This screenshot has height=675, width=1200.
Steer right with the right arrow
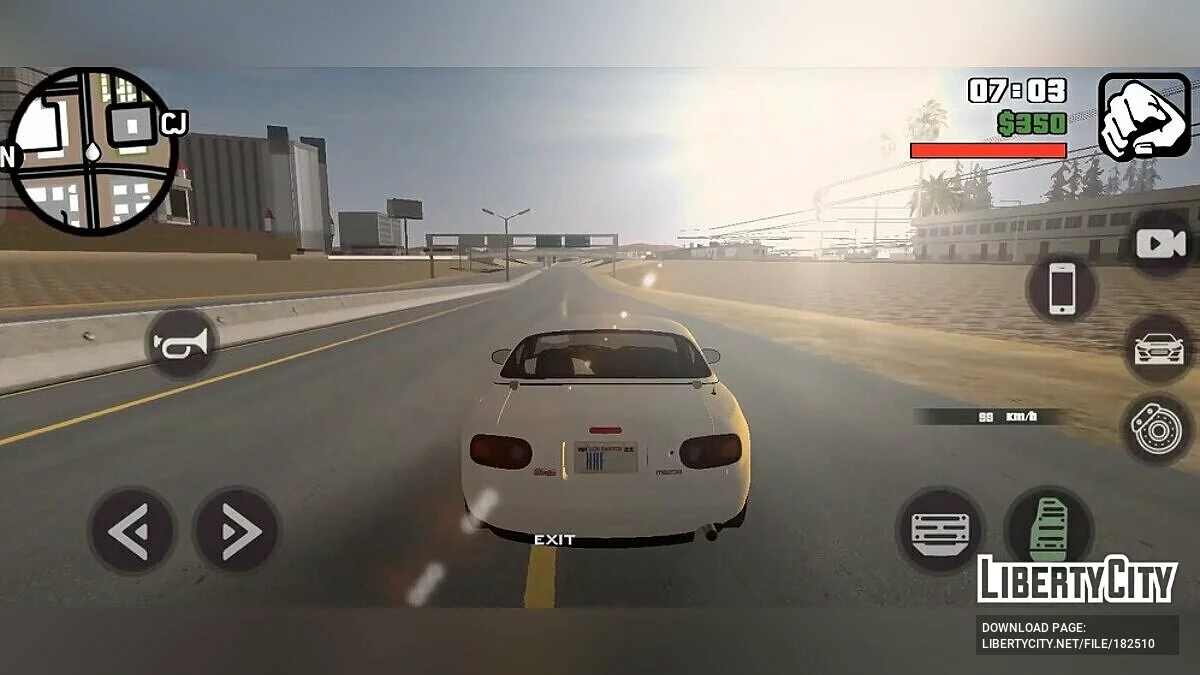click(x=236, y=530)
